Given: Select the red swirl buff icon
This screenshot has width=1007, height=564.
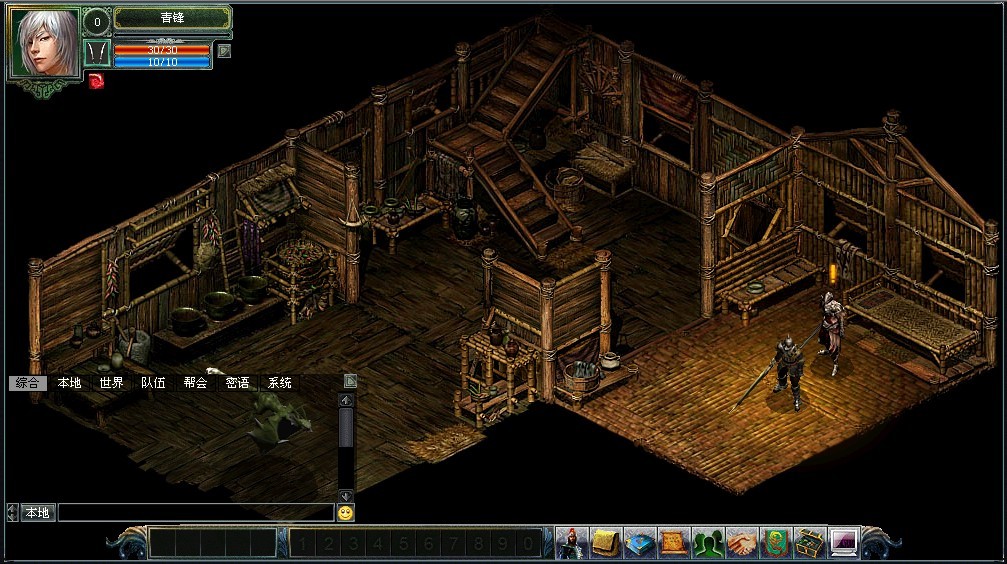Looking at the screenshot, I should click(96, 81).
